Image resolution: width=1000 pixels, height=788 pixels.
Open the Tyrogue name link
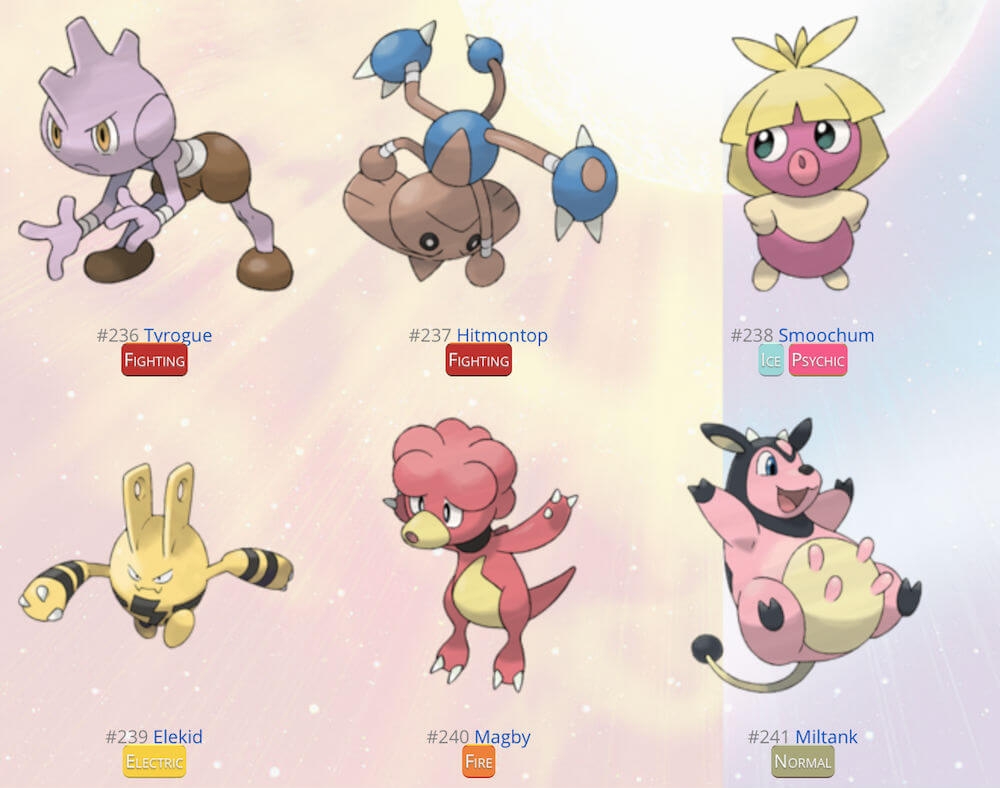pyautogui.click(x=177, y=335)
